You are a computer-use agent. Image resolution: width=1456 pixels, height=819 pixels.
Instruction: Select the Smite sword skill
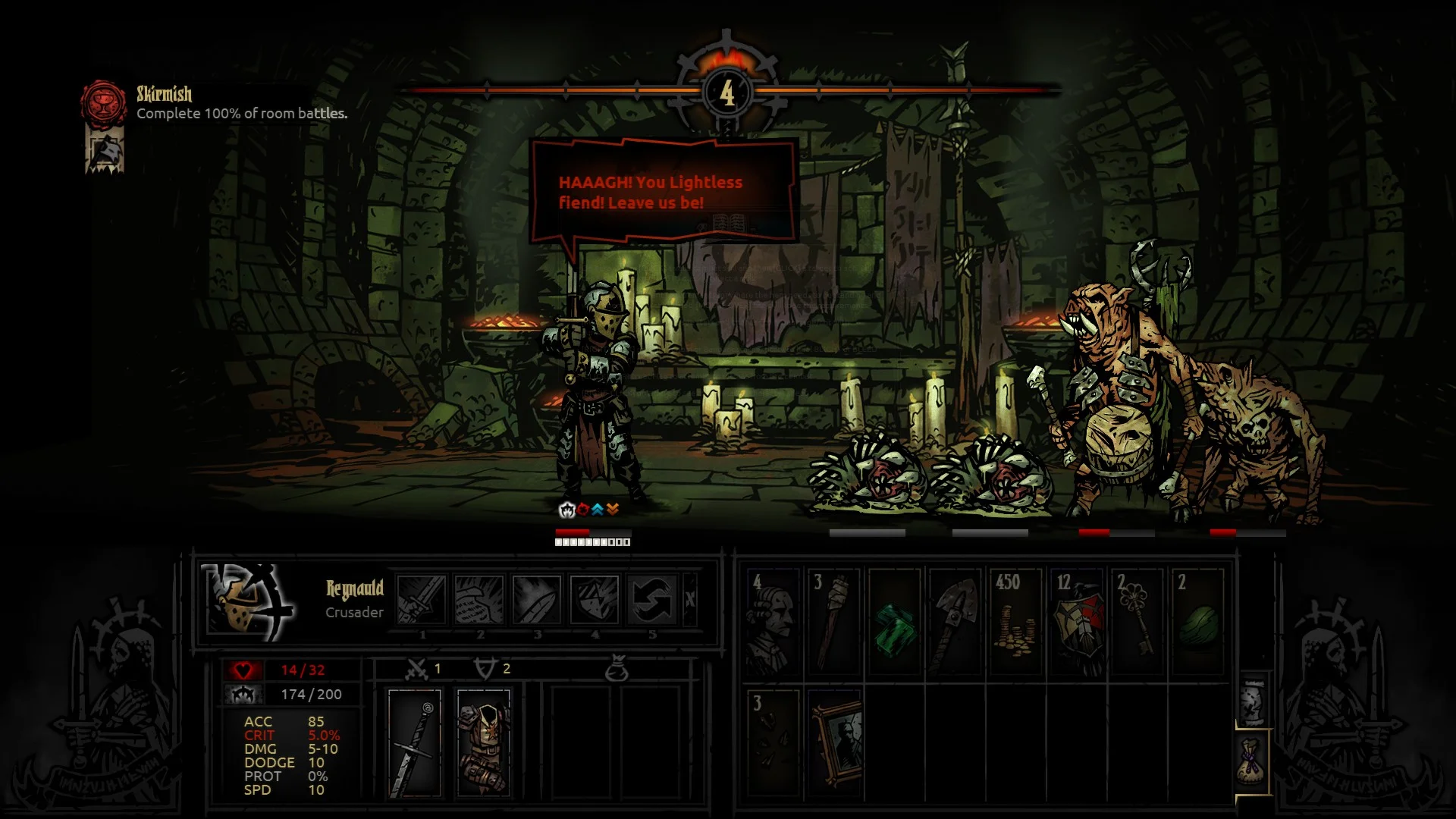tap(422, 599)
